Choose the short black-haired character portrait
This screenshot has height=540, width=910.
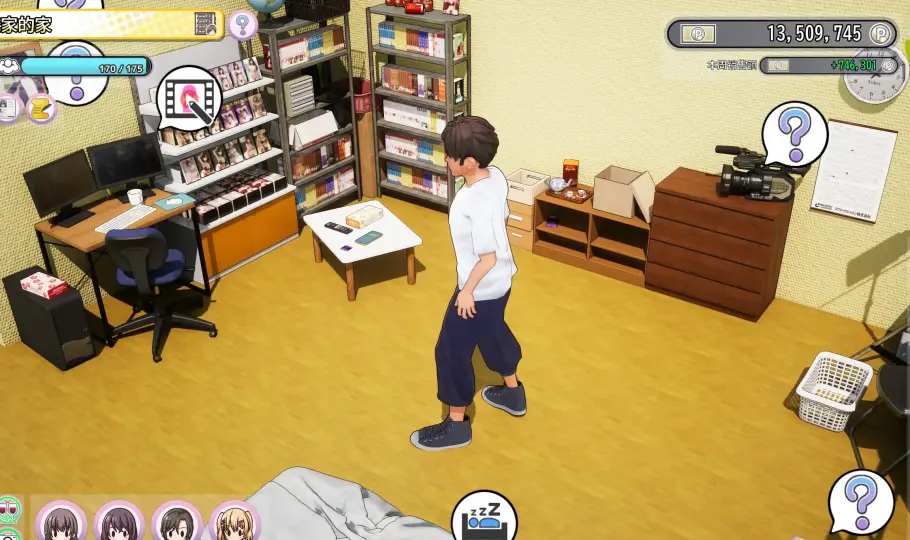(x=177, y=522)
